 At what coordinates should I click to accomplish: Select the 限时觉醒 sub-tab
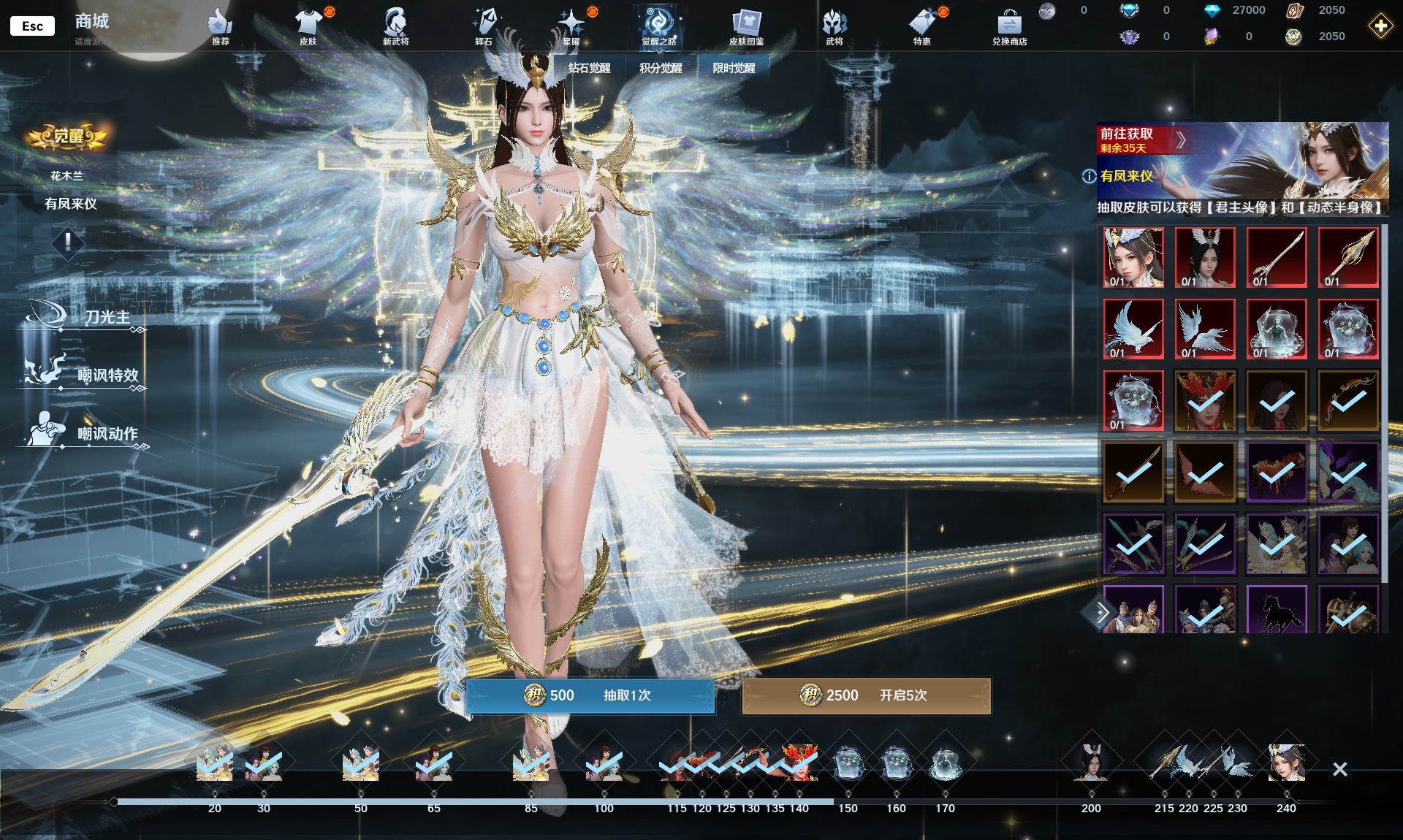coord(734,68)
